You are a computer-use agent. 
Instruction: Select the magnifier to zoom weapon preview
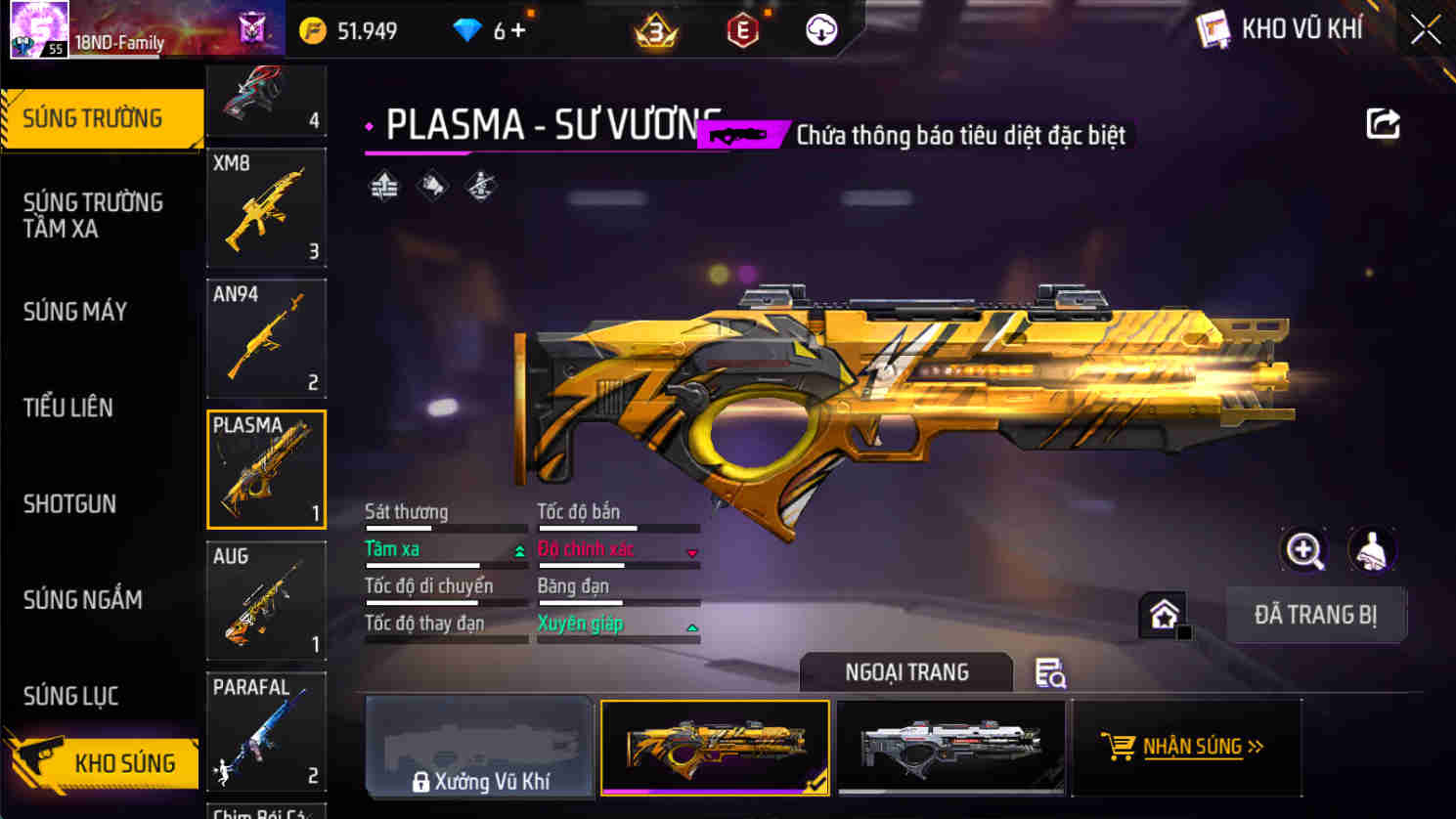pyautogui.click(x=1302, y=550)
